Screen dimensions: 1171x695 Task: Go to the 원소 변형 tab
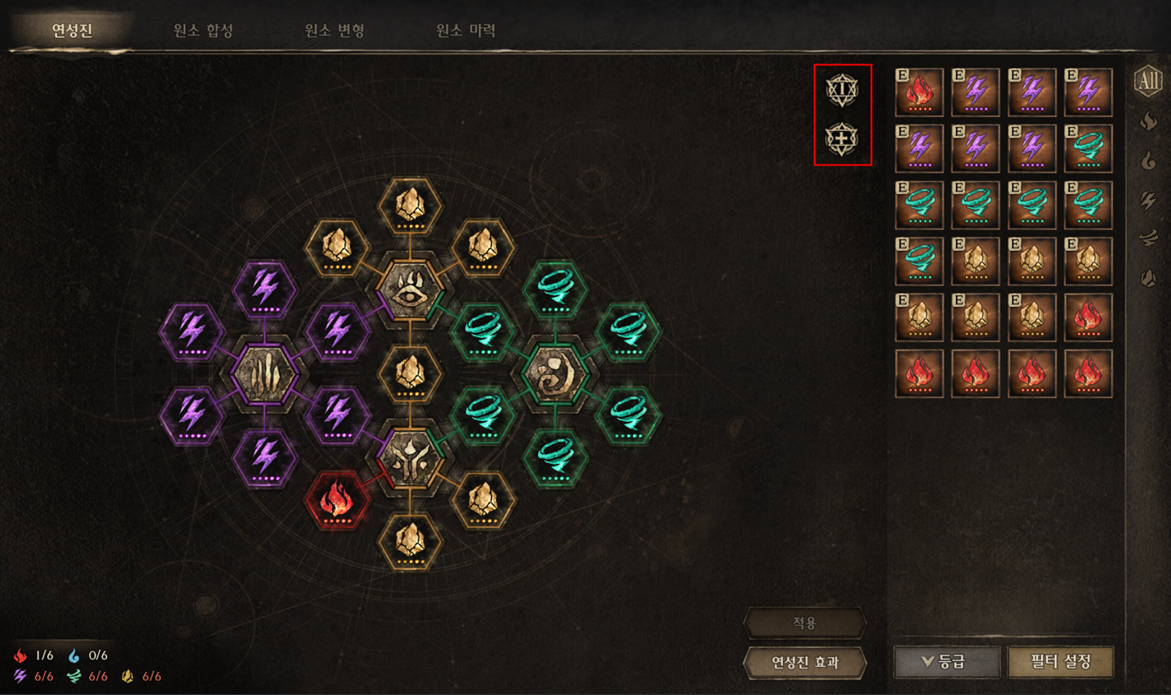point(334,30)
